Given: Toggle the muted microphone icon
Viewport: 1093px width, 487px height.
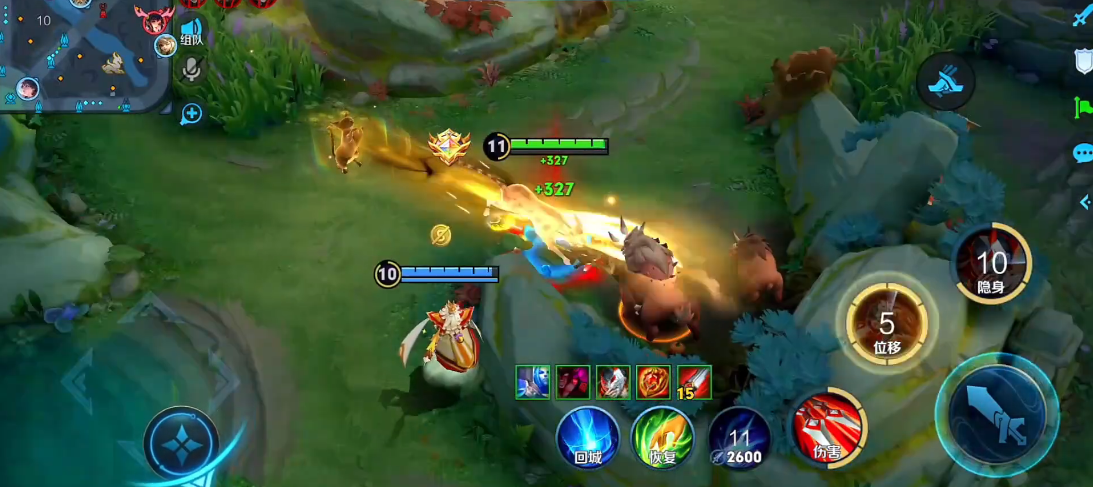Looking at the screenshot, I should (192, 68).
